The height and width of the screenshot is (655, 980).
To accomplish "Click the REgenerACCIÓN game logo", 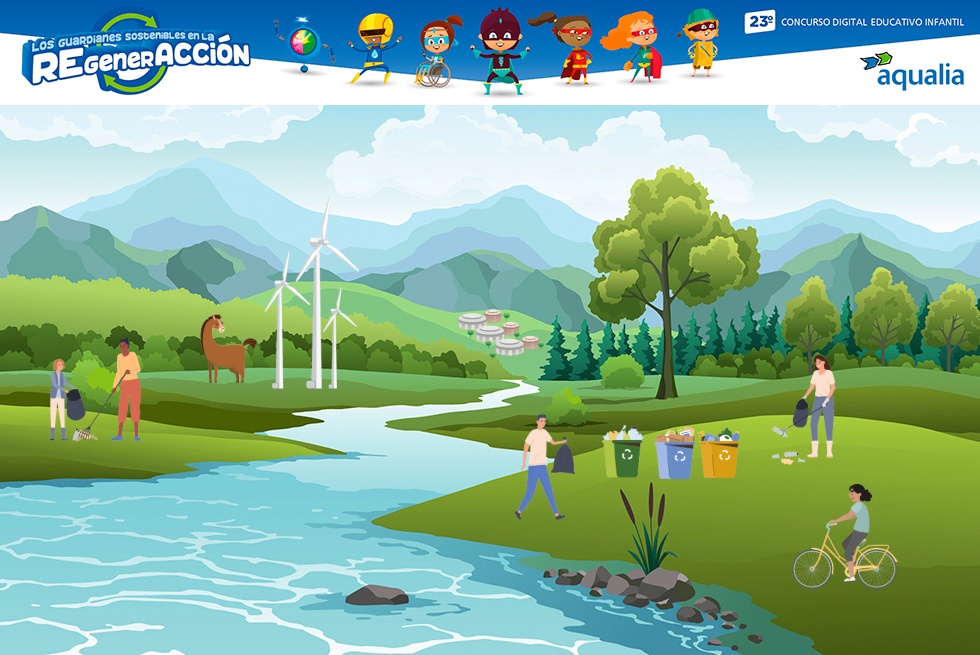I will 136,55.
